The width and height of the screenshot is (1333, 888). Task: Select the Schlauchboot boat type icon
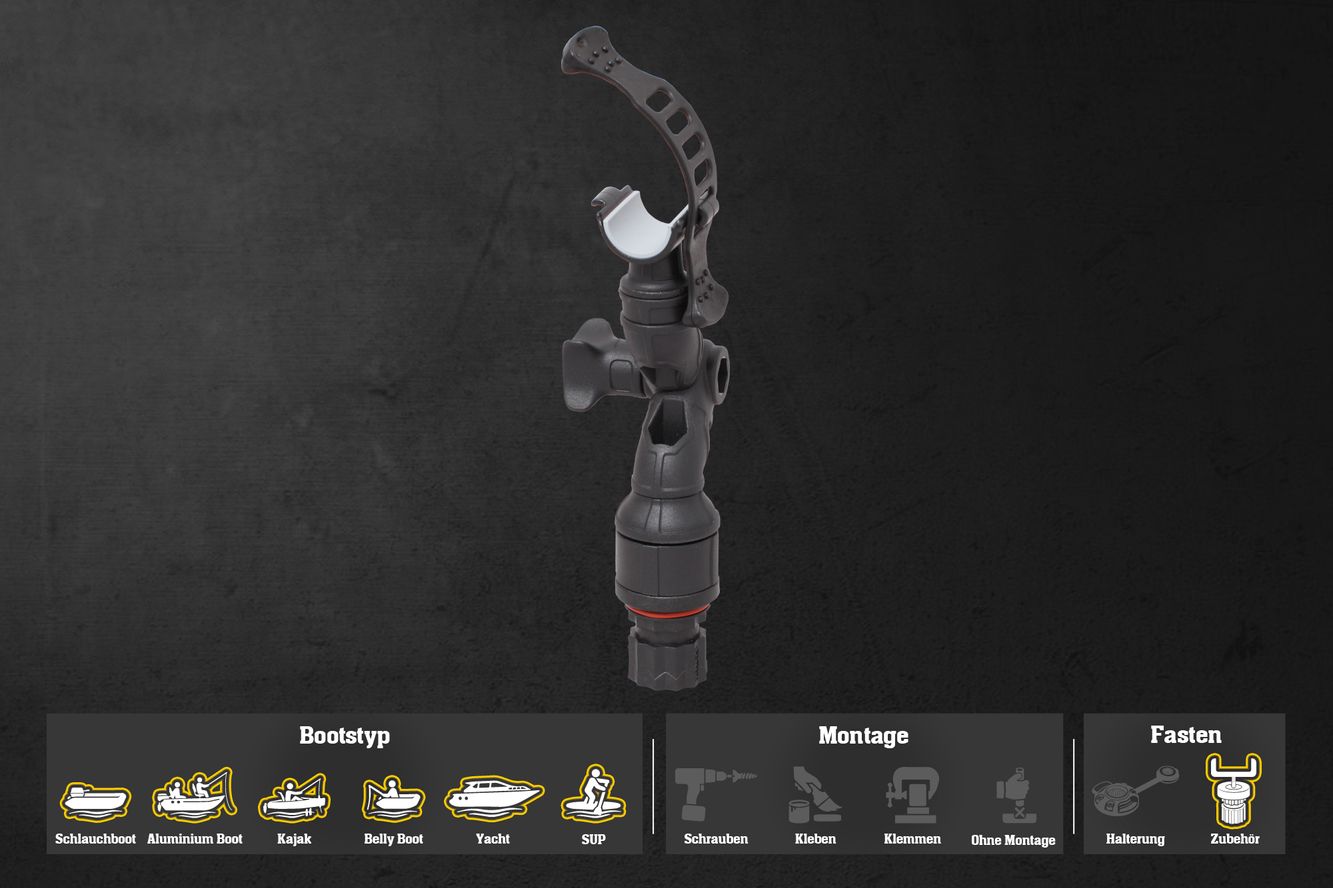pos(95,799)
